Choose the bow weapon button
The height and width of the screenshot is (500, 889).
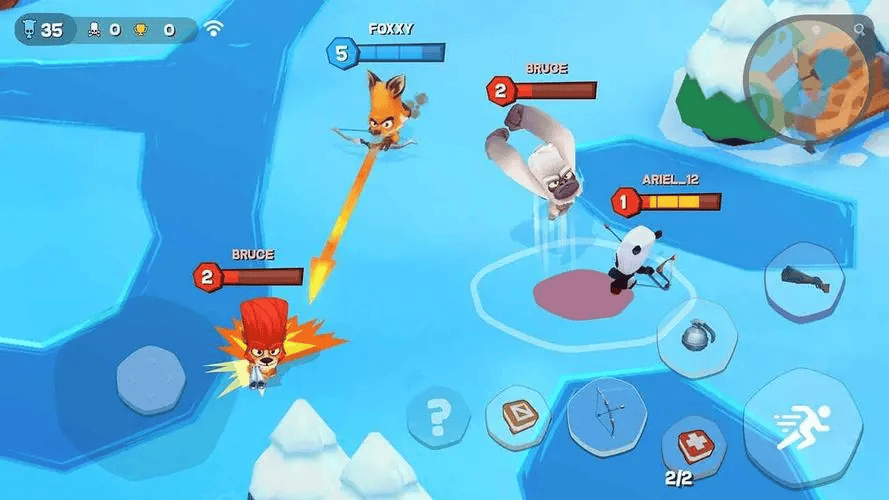[608, 409]
